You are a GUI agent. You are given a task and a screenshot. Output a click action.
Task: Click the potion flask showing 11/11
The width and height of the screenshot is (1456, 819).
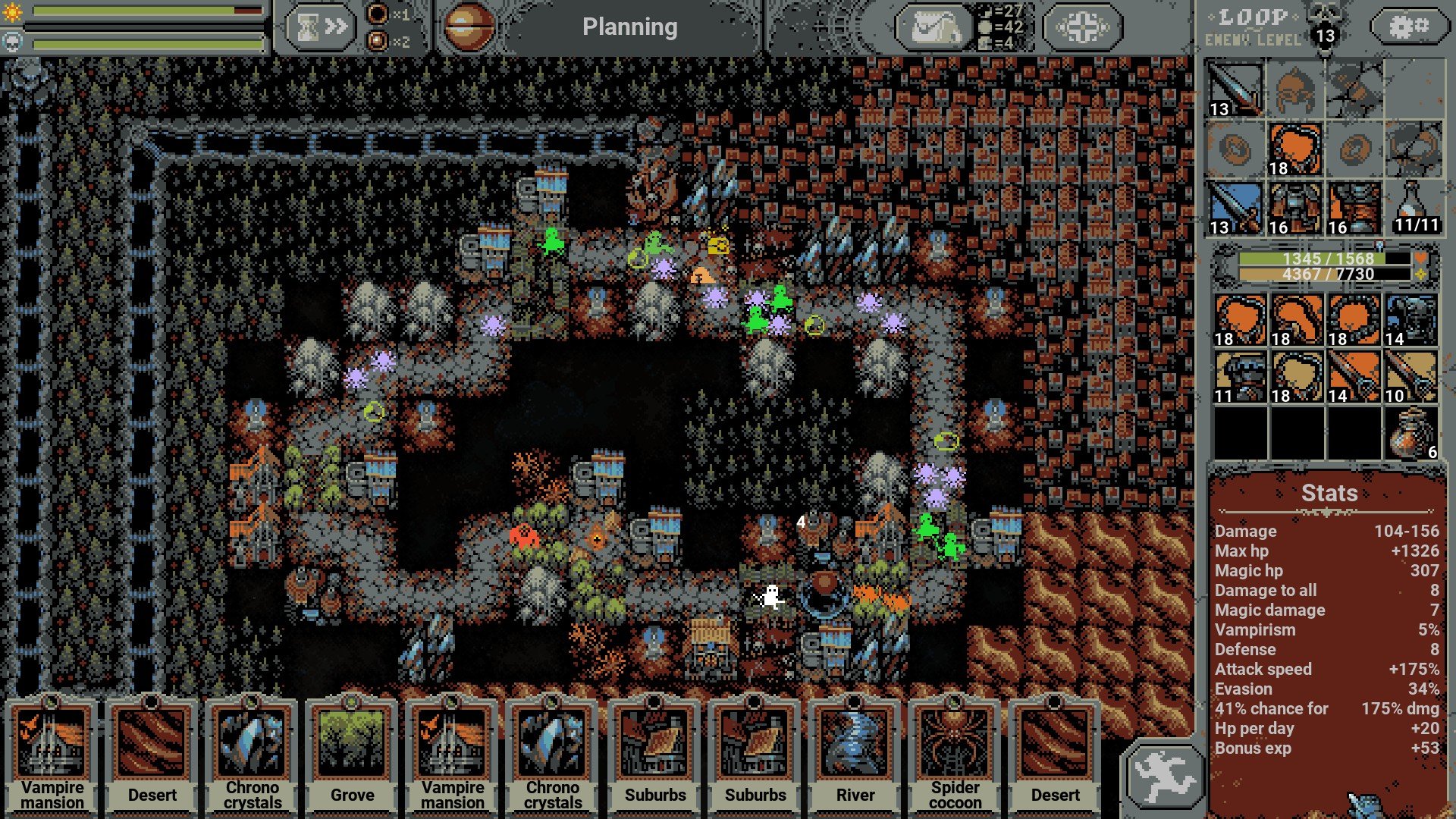point(1413,208)
